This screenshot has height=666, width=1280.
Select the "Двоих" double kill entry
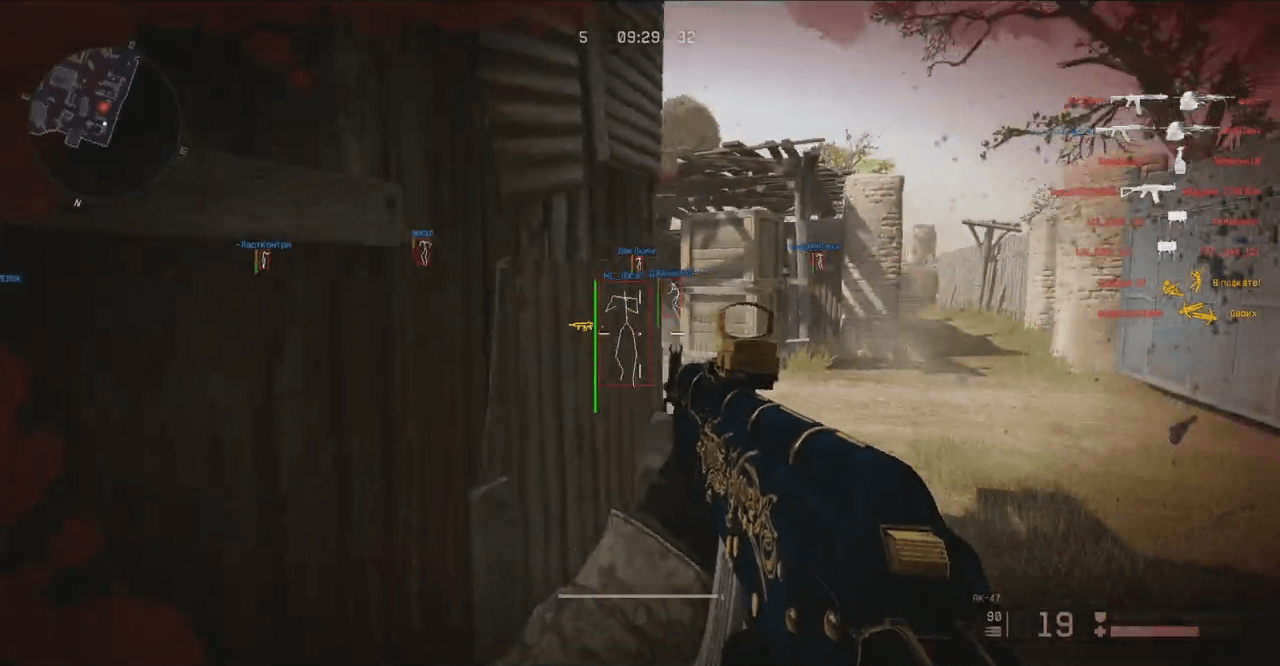[x=1243, y=313]
